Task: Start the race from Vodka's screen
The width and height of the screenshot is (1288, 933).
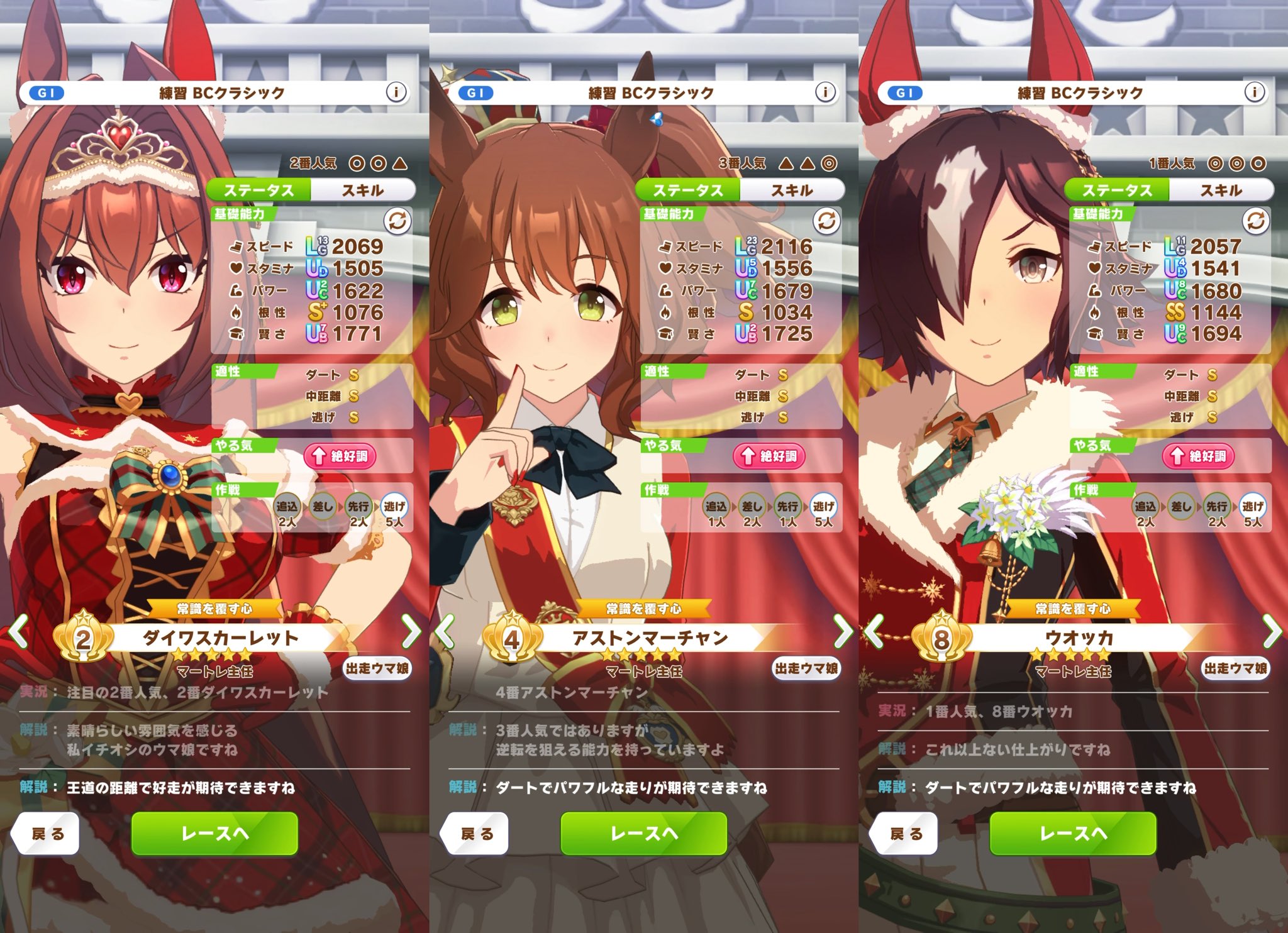Action: point(1073,834)
